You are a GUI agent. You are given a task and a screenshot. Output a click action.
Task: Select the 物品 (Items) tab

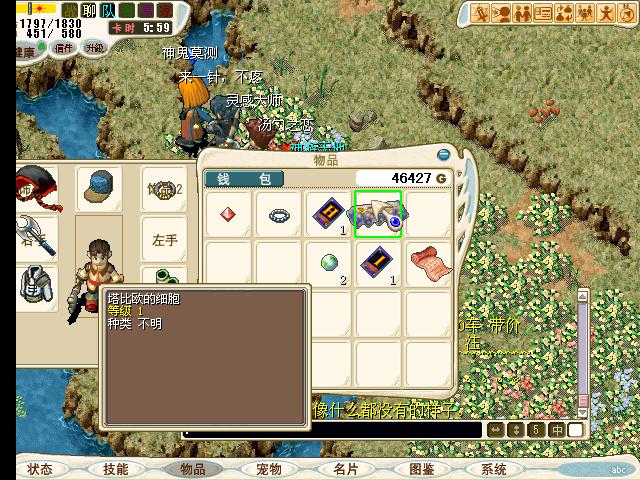pyautogui.click(x=192, y=469)
